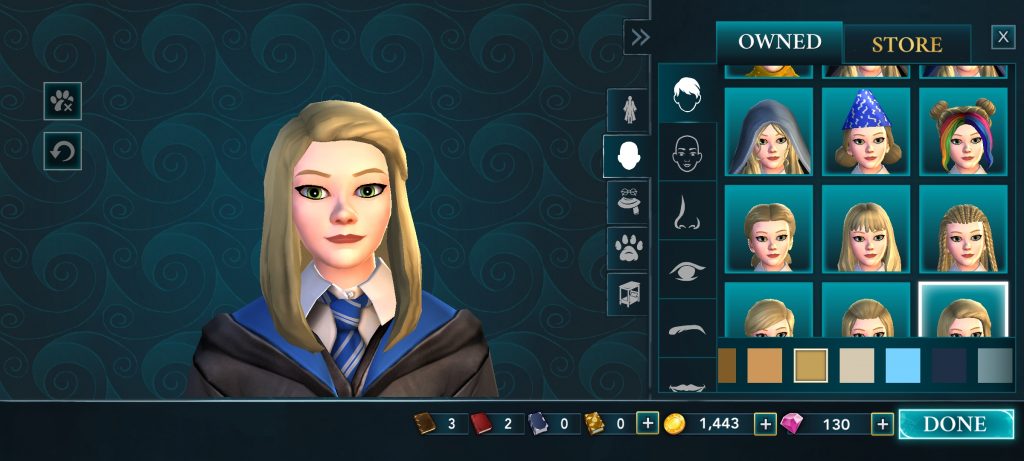Select the blue starry wizard hat thumbnail
This screenshot has width=1024, height=461.
click(x=865, y=131)
